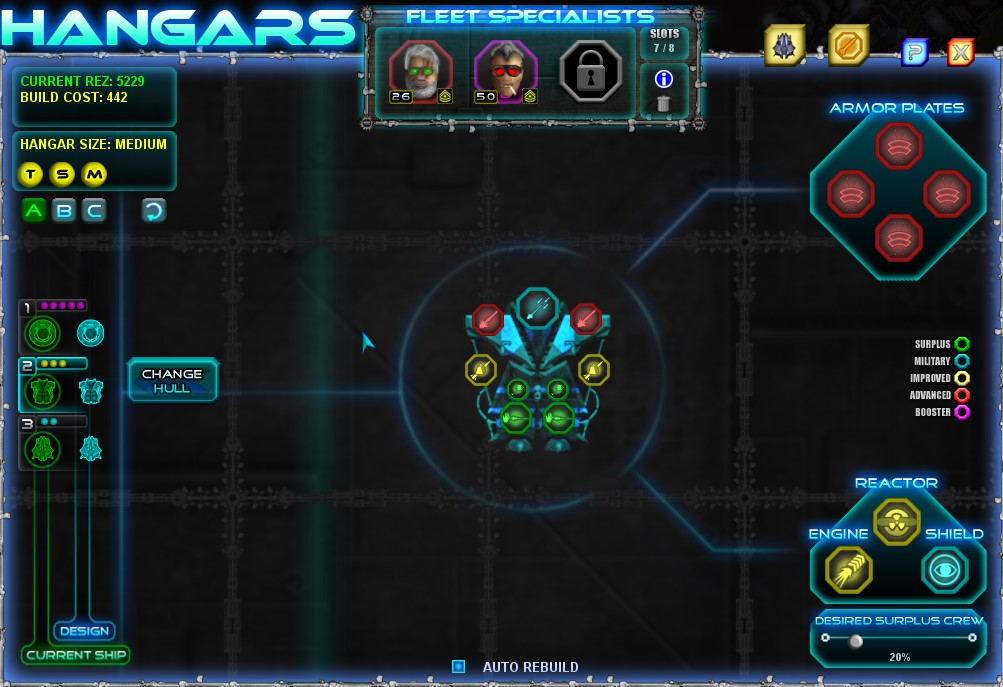This screenshot has height=687, width=1003.
Task: Close the Hangars screen with the X button
Action: click(960, 52)
